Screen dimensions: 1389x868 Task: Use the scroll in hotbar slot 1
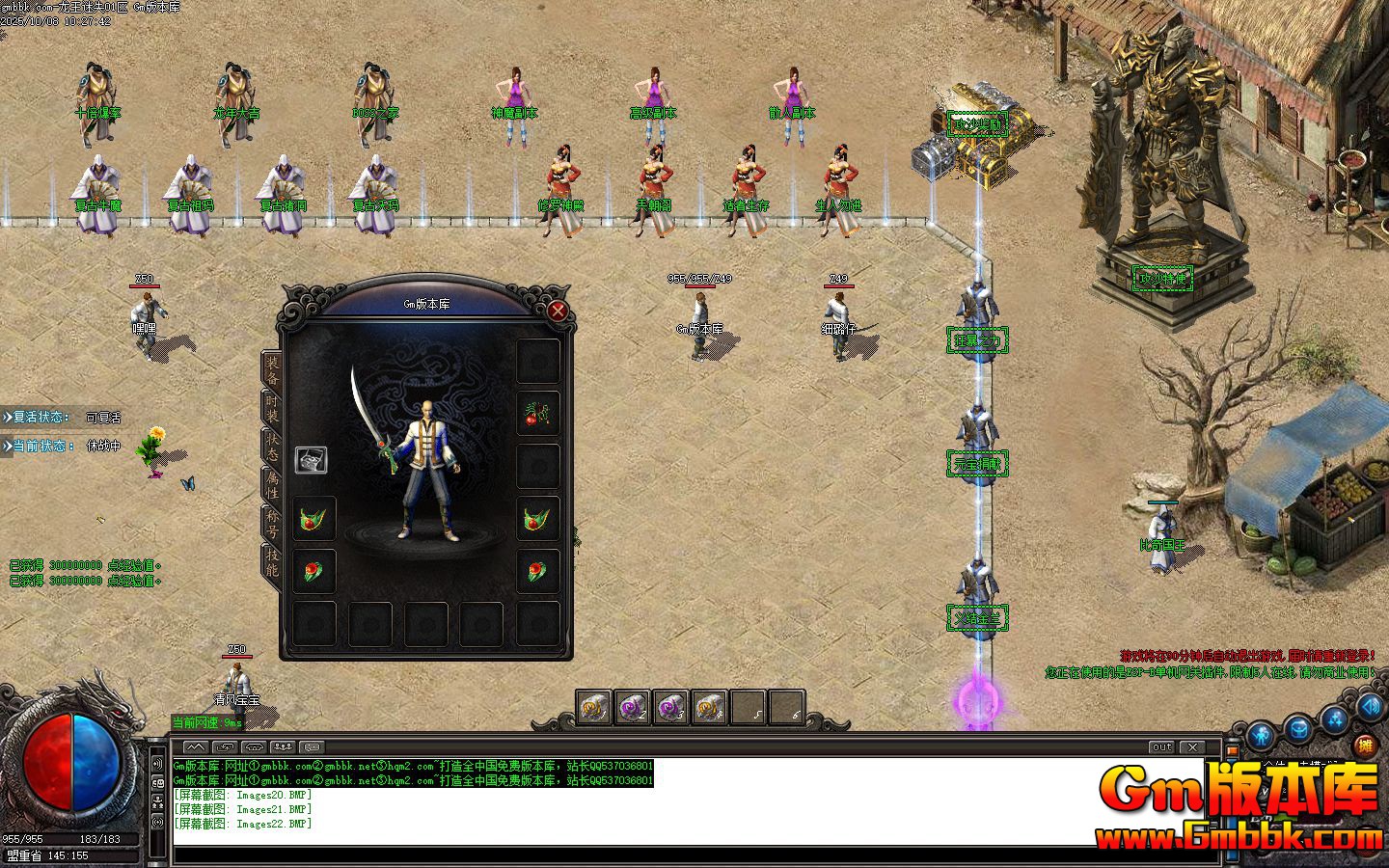click(x=594, y=708)
